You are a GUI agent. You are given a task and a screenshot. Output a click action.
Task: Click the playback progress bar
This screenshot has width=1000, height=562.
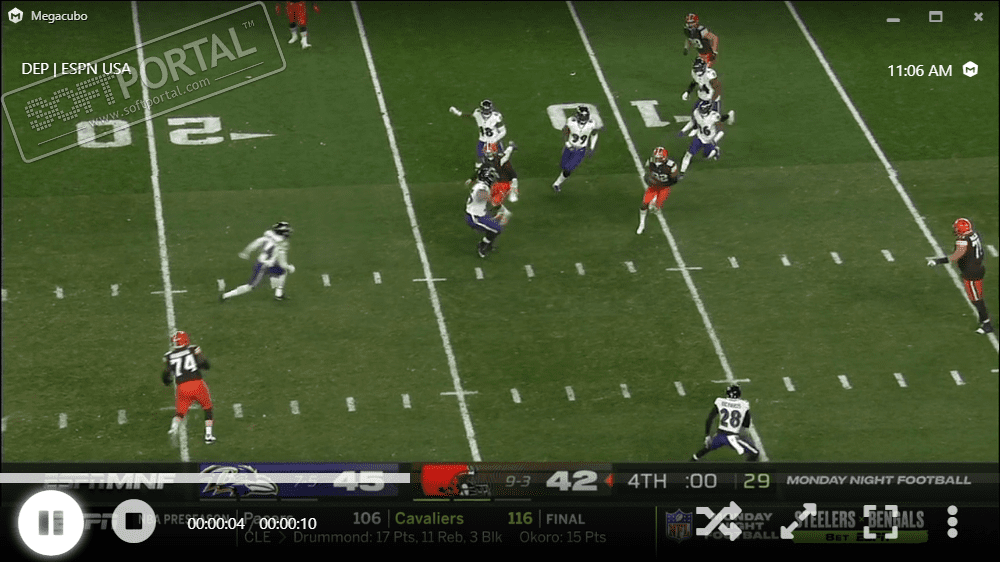[x=500, y=478]
